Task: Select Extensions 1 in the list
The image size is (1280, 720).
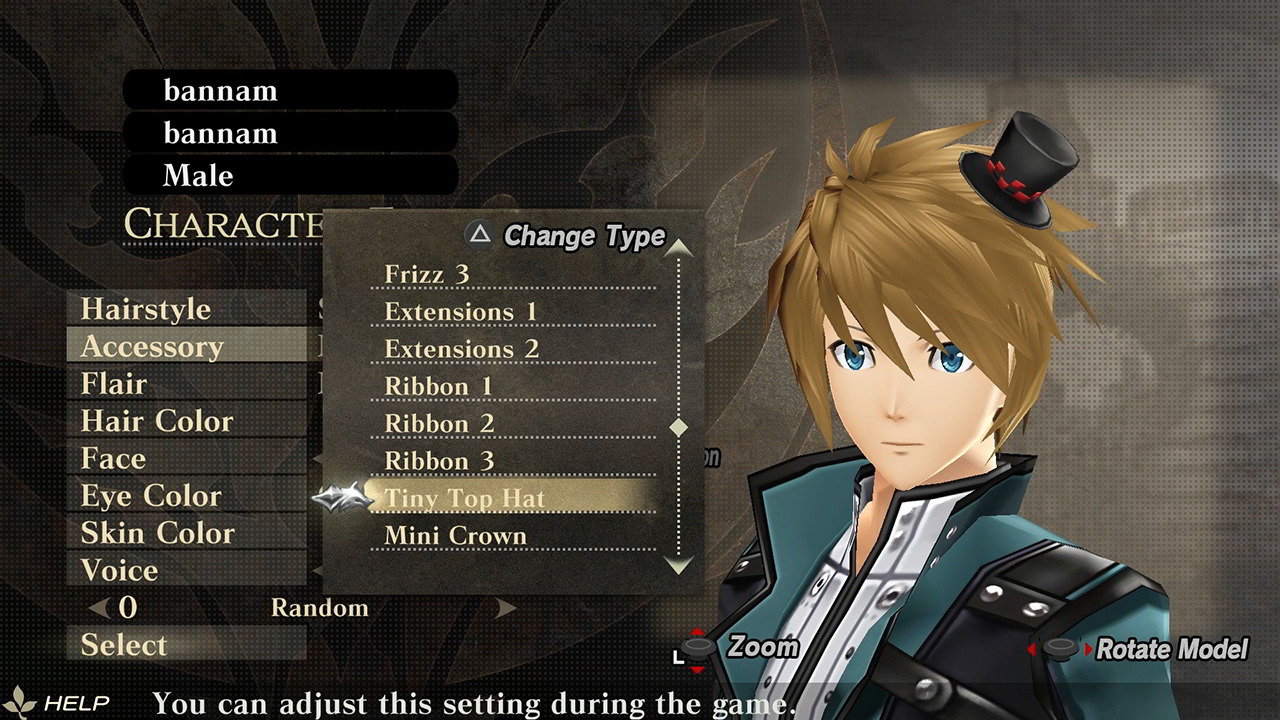Action: pyautogui.click(x=448, y=311)
